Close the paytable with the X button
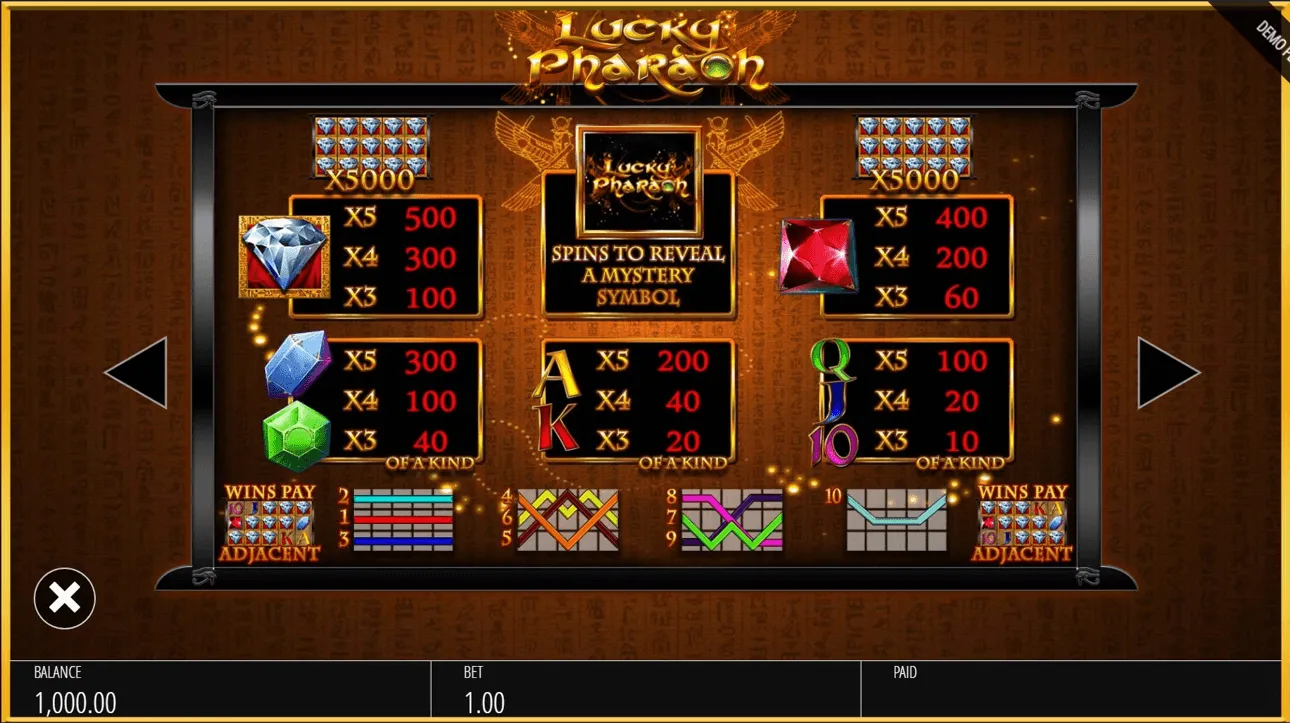Screen dimensions: 1290x723 (64, 597)
